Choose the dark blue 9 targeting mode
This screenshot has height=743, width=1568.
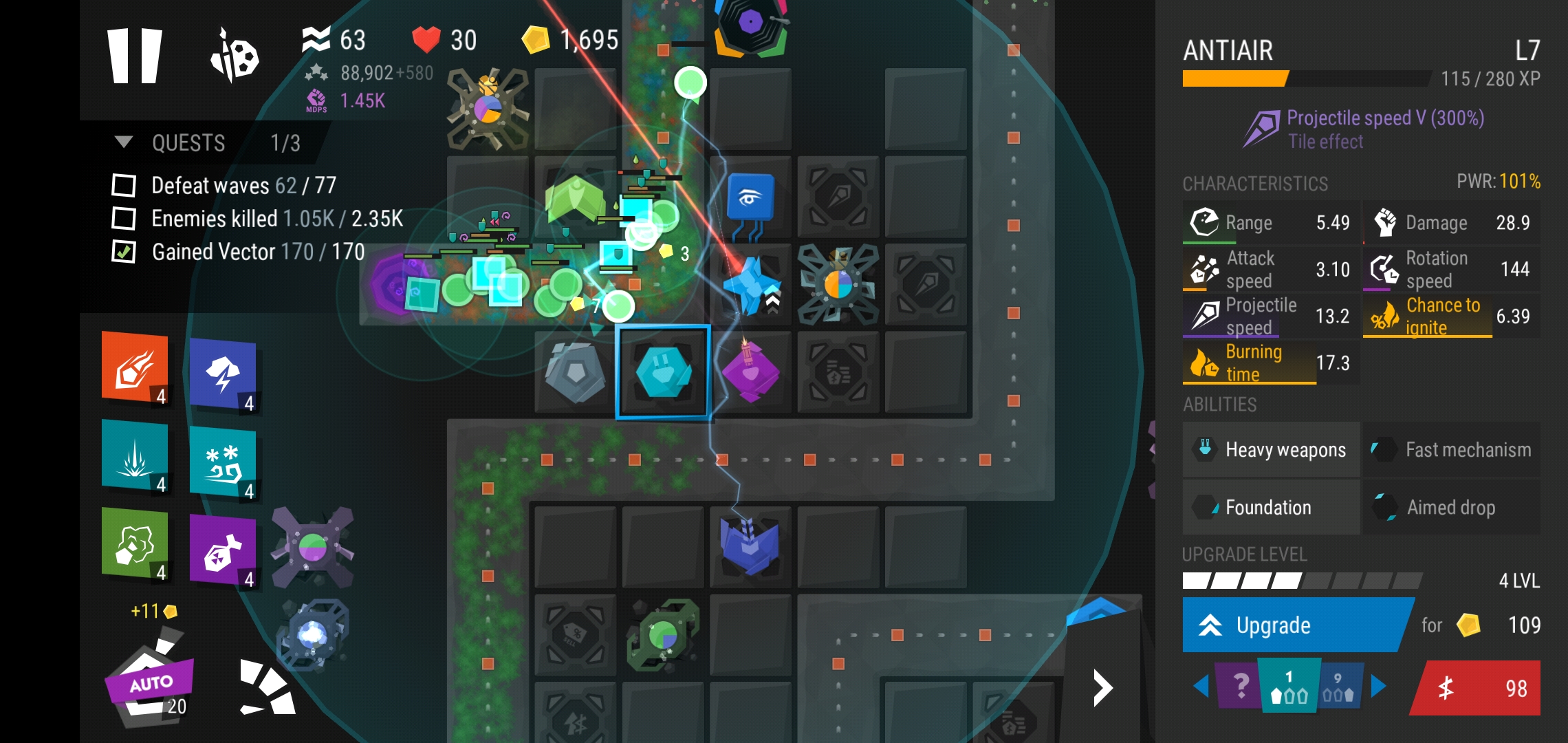(x=1338, y=687)
